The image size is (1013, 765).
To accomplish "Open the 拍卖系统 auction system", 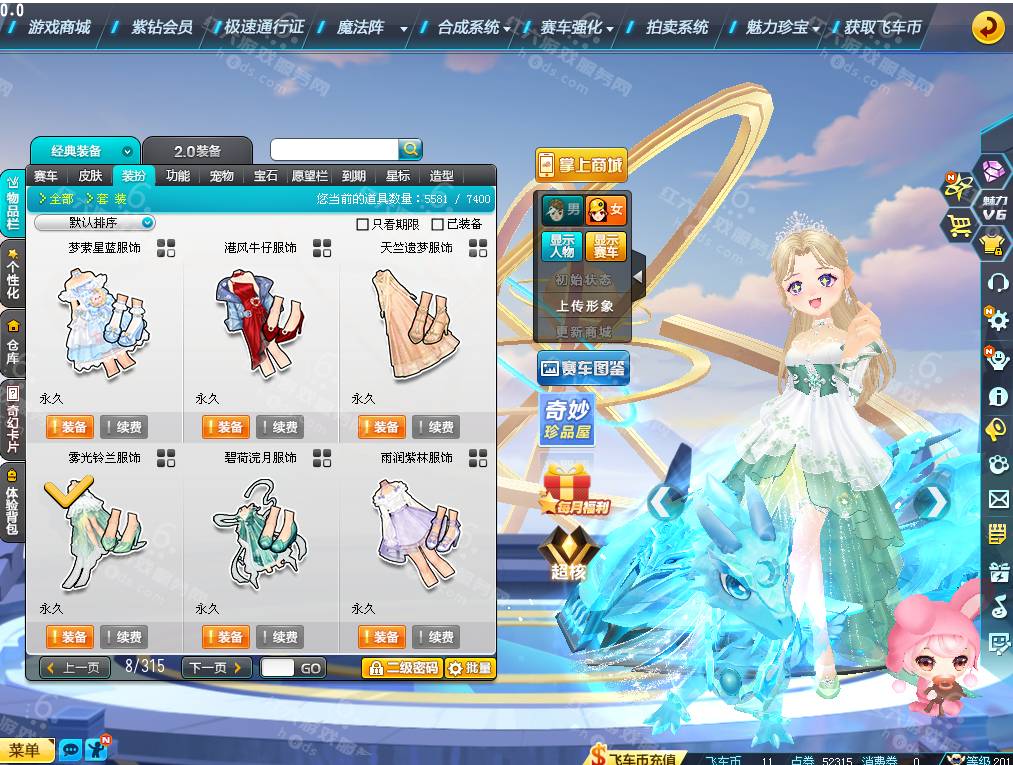I will click(677, 27).
